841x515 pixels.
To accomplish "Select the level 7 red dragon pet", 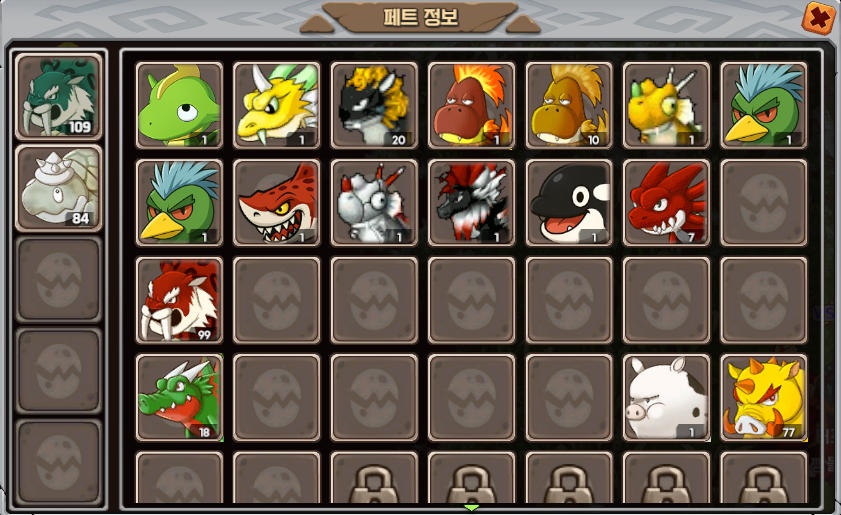I will point(666,203).
